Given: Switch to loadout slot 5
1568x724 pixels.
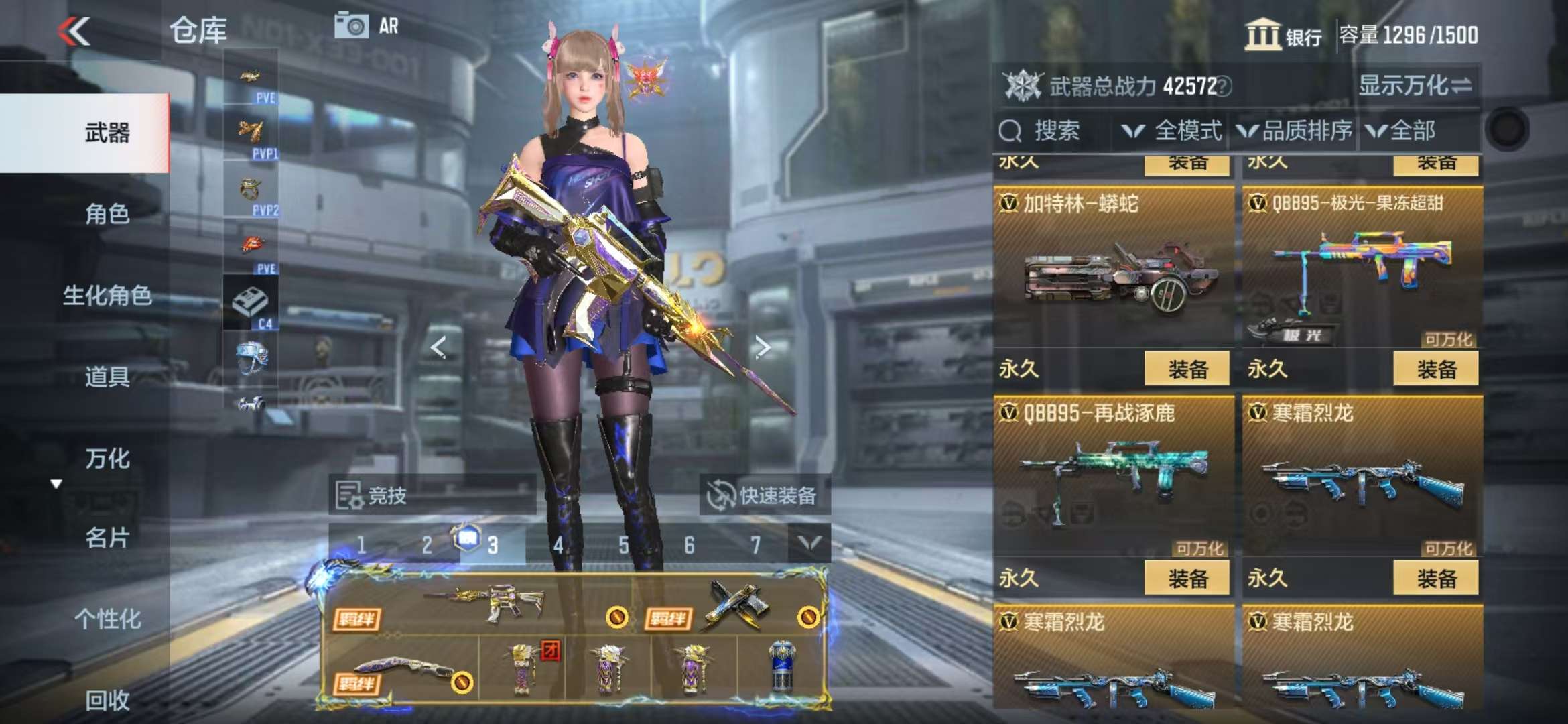Looking at the screenshot, I should tap(624, 545).
